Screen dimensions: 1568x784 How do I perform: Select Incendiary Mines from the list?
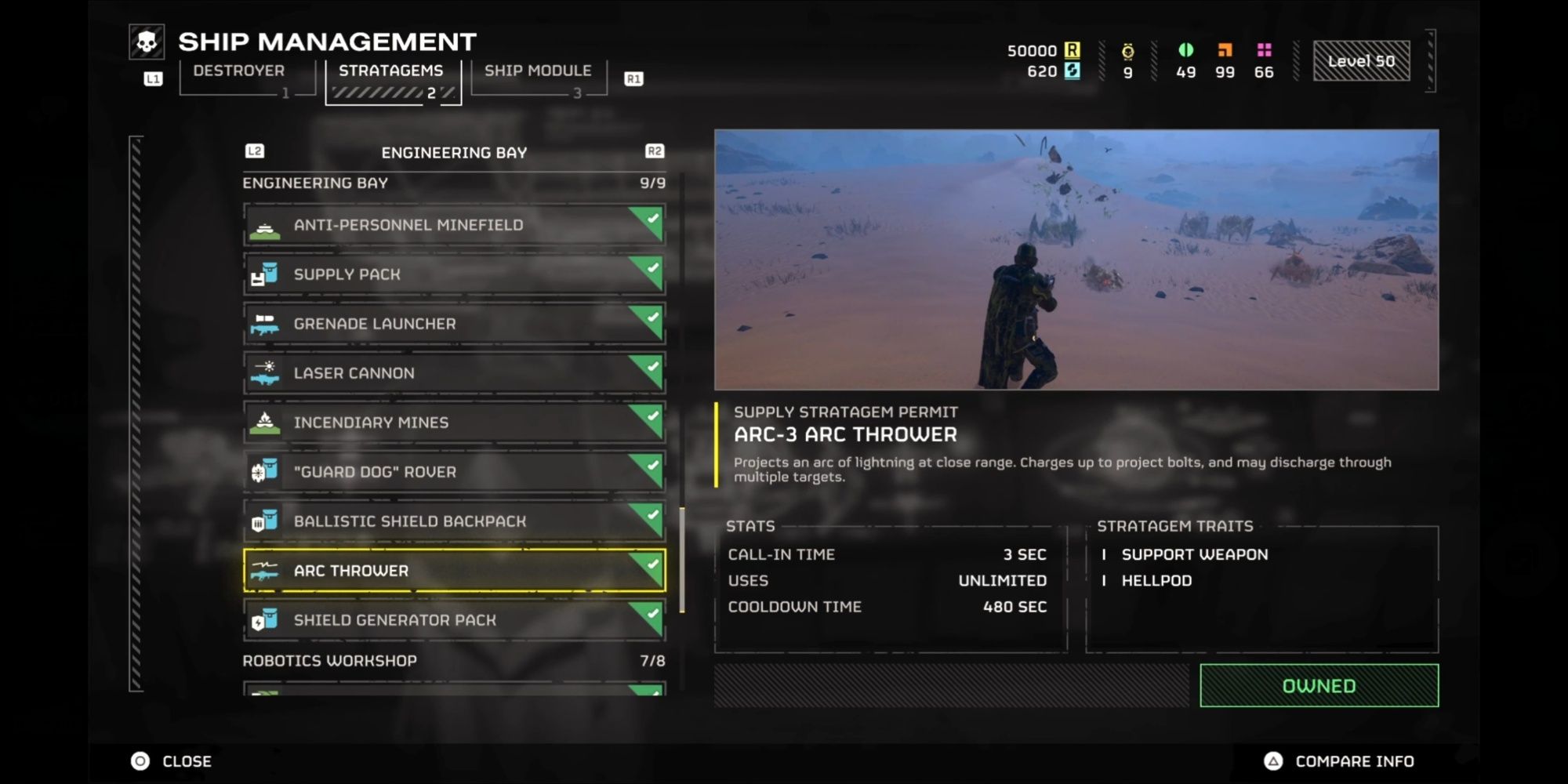coord(454,423)
